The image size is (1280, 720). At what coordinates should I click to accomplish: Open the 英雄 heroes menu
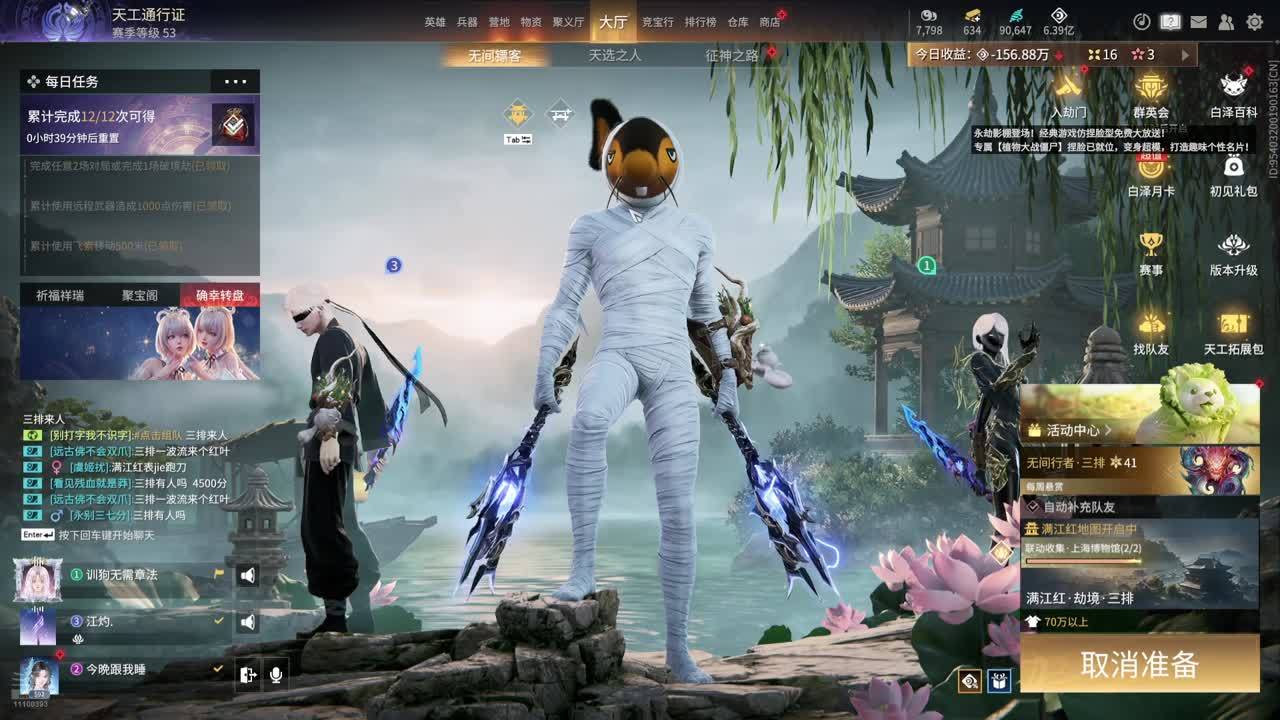(435, 22)
